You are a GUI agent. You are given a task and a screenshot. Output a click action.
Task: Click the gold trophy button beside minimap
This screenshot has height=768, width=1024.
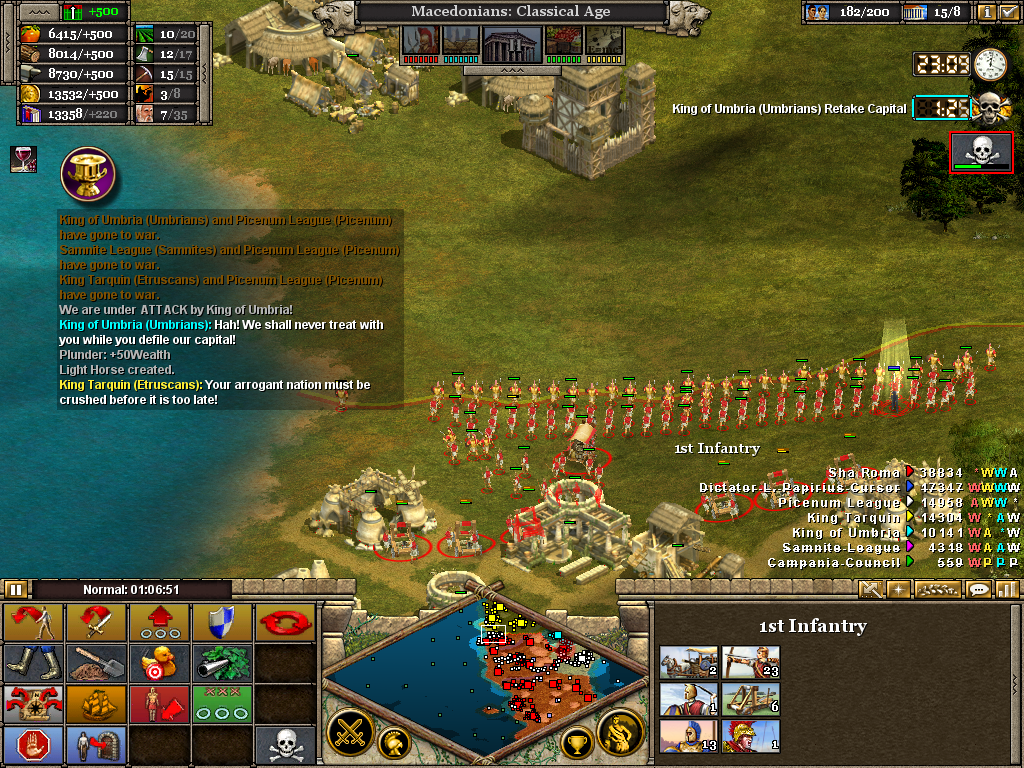[x=576, y=743]
